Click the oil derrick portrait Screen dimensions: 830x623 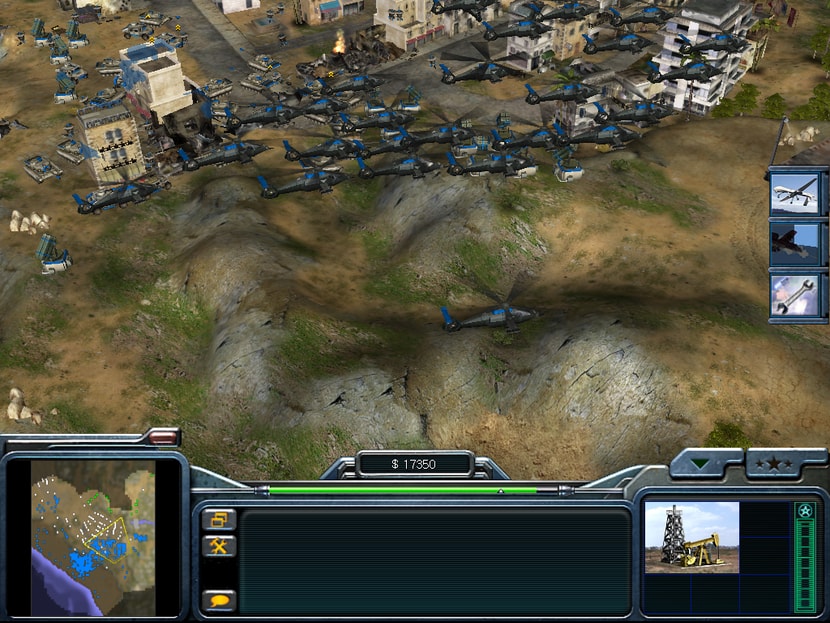coord(691,537)
